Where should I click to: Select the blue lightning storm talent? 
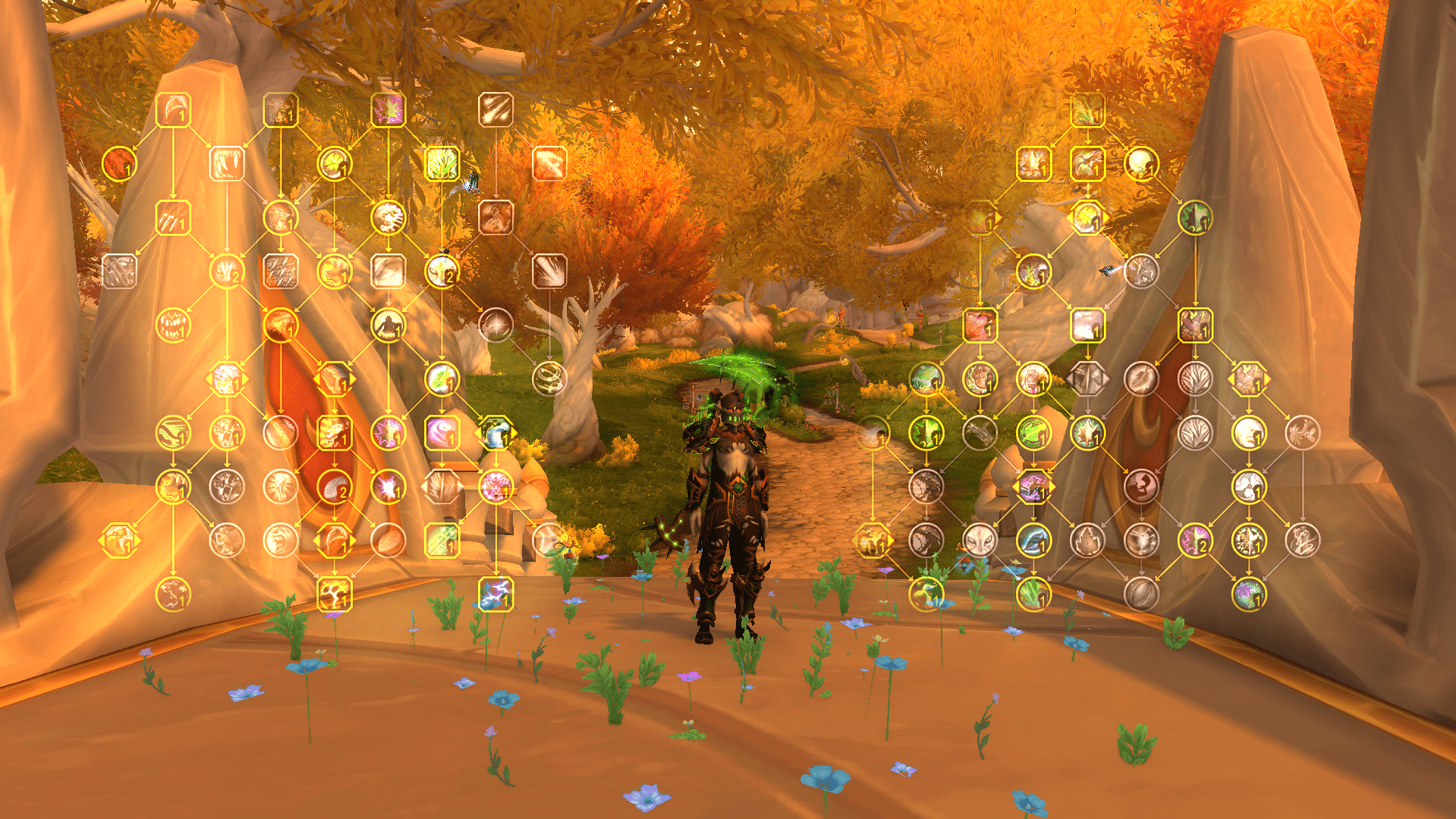(x=496, y=594)
